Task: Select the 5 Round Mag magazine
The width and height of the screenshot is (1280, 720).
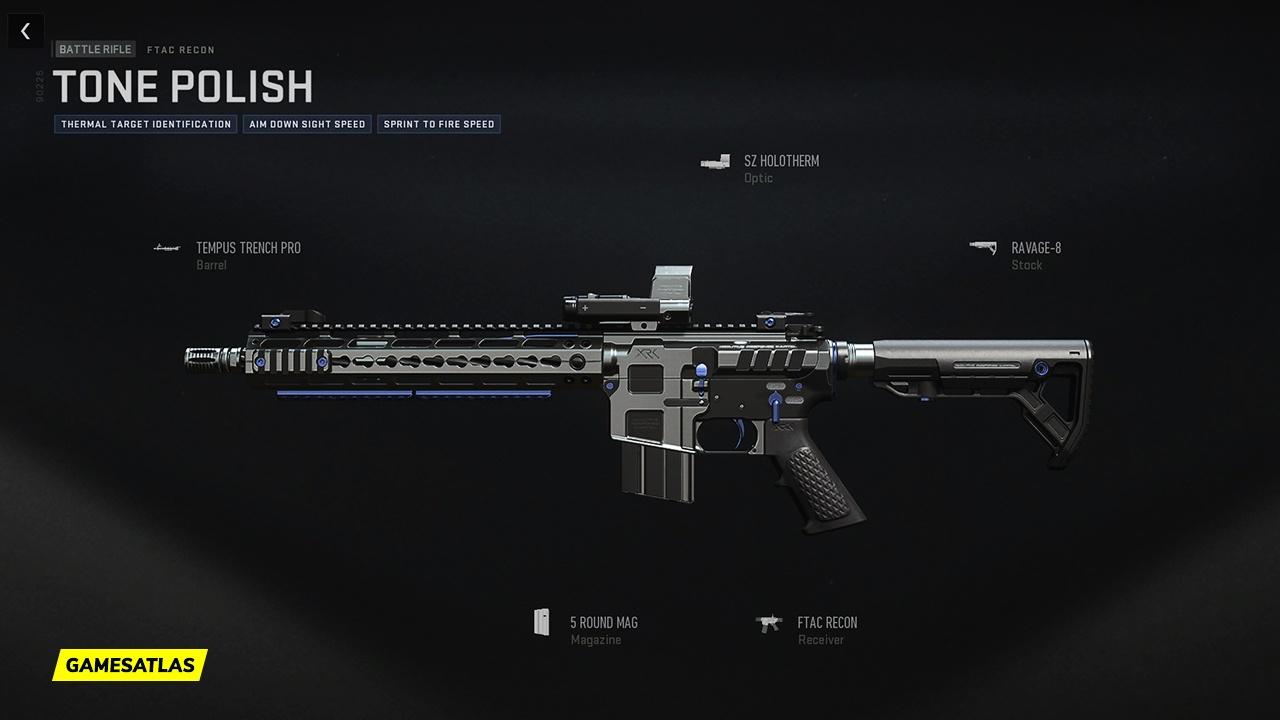Action: [x=603, y=623]
